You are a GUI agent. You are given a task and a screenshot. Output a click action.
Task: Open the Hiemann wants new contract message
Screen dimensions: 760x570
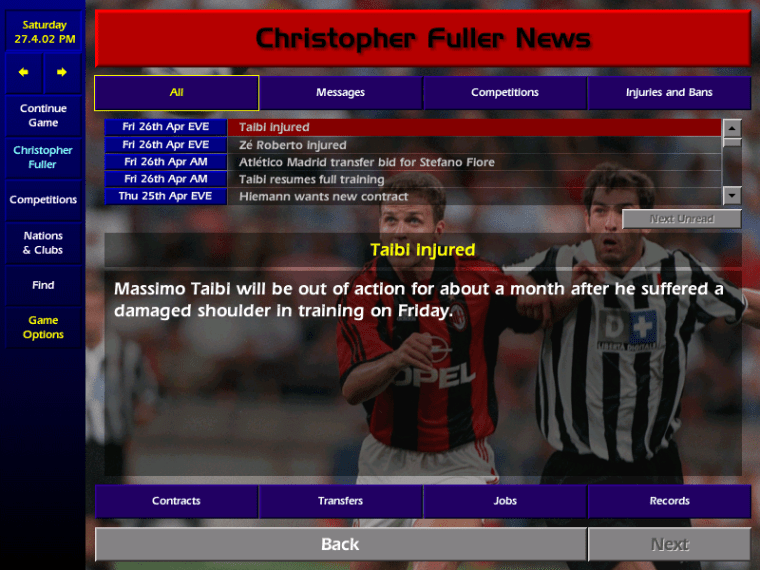pos(474,196)
